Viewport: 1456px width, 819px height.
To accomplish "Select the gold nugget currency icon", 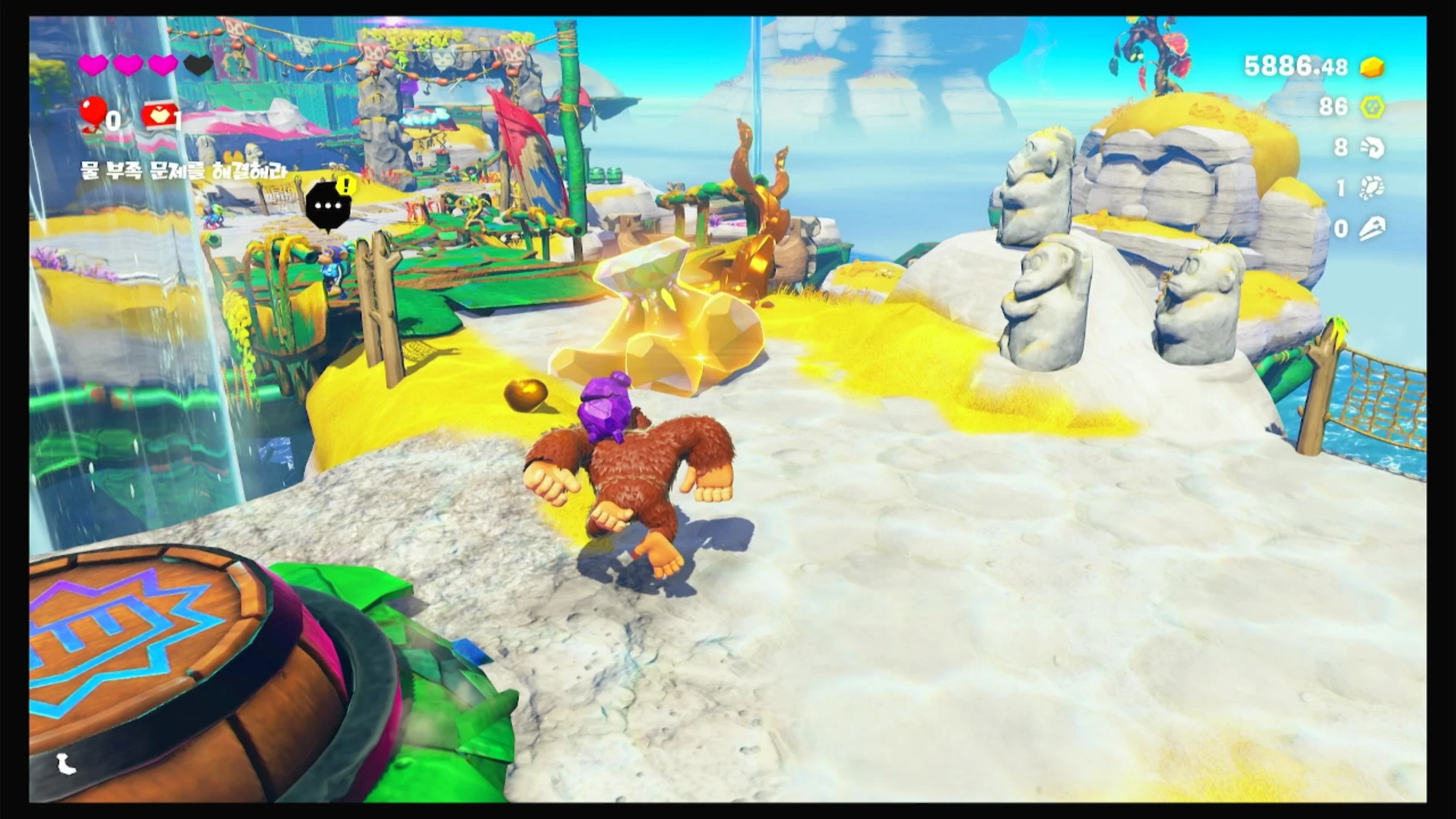I will 1372,68.
